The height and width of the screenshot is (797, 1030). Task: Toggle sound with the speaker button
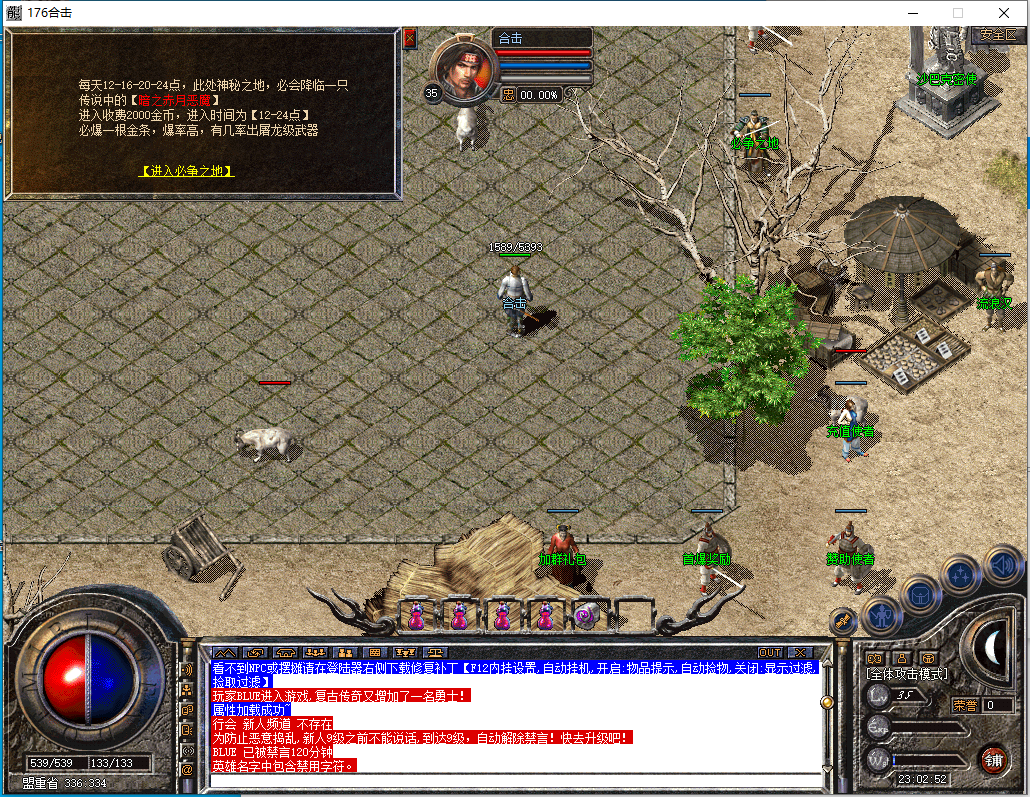[x=1001, y=564]
